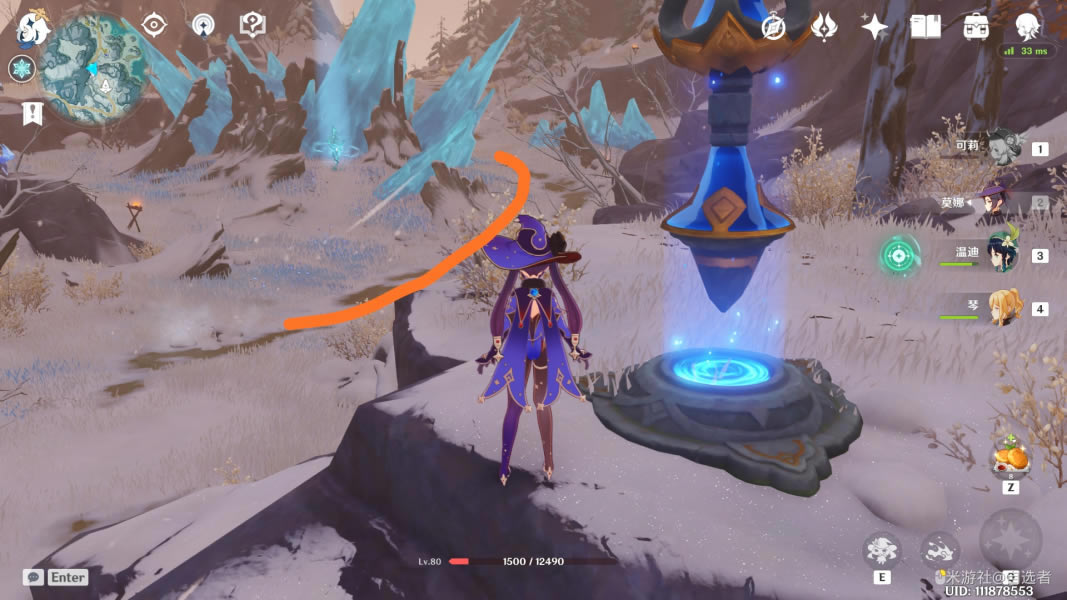The width and height of the screenshot is (1067, 600).
Task: Switch to party member 可莉
Action: pos(1002,147)
